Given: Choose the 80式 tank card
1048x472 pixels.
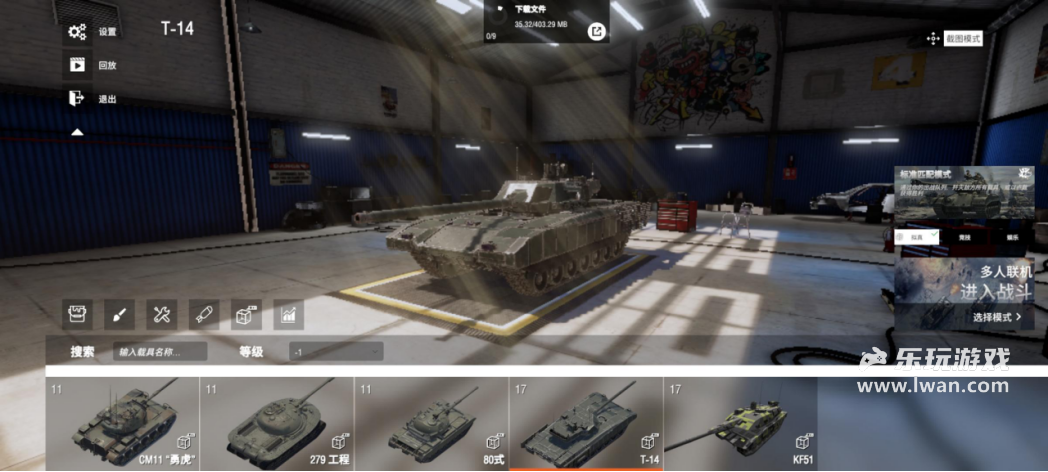Looking at the screenshot, I should click(431, 423).
